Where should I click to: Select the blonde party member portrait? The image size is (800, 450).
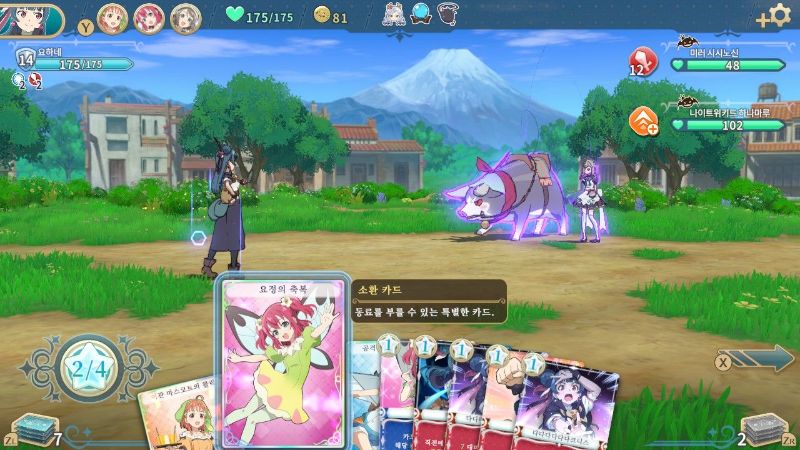[x=115, y=18]
